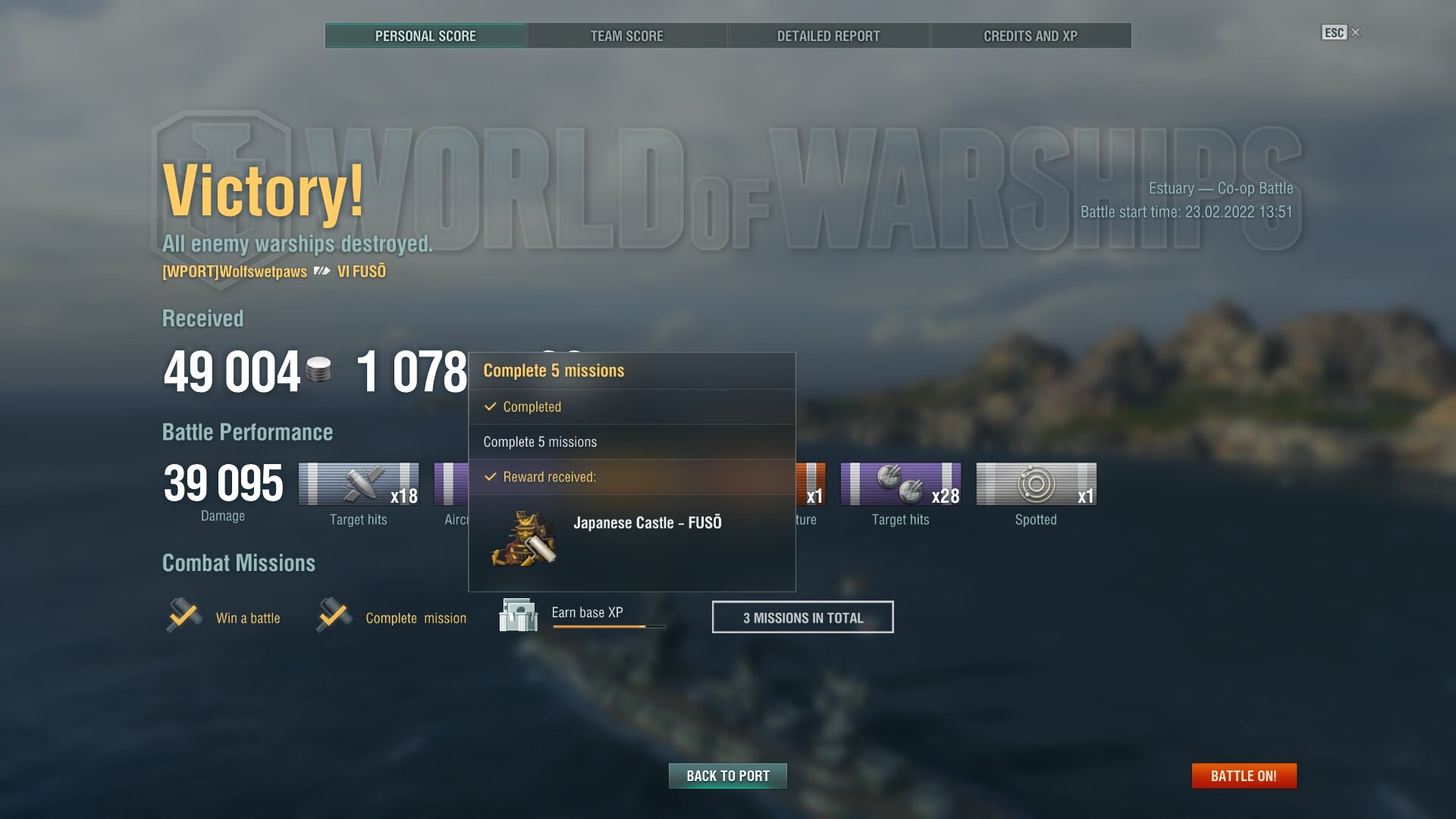Image resolution: width=1456 pixels, height=819 pixels.
Task: Select the Spotted ribbon
Action: 1036,485
